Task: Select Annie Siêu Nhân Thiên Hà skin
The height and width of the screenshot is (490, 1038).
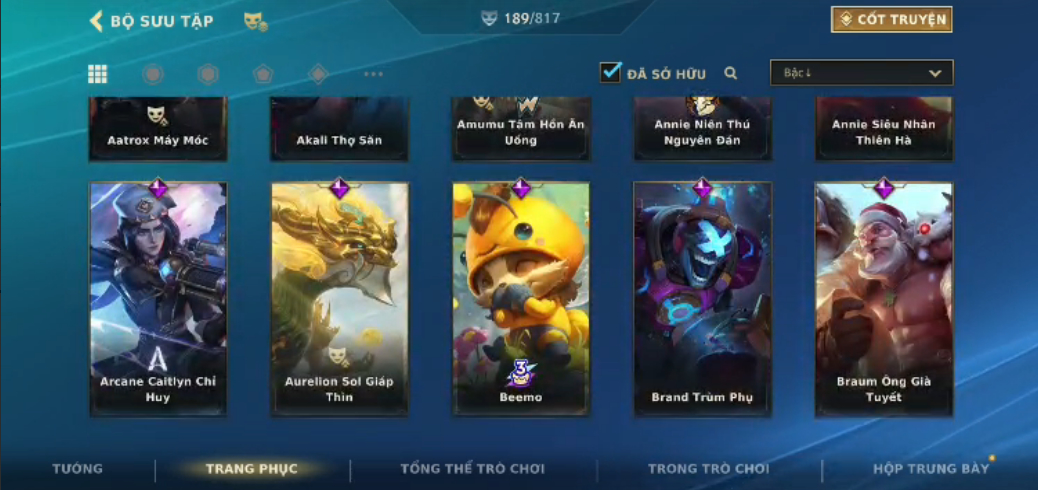Action: [x=884, y=130]
